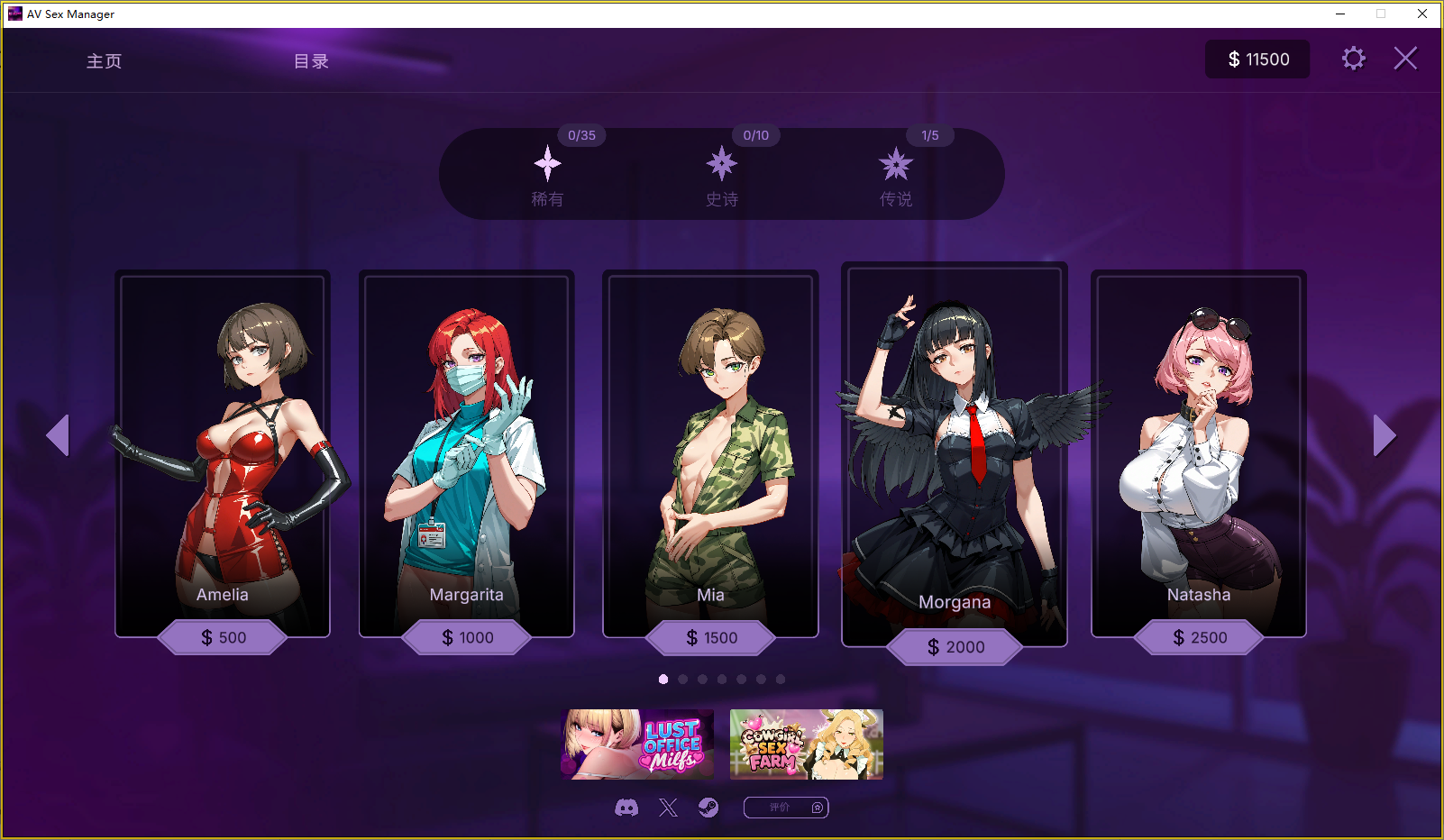This screenshot has width=1444, height=840.
Task: Open the Steam link icon
Action: click(x=708, y=808)
